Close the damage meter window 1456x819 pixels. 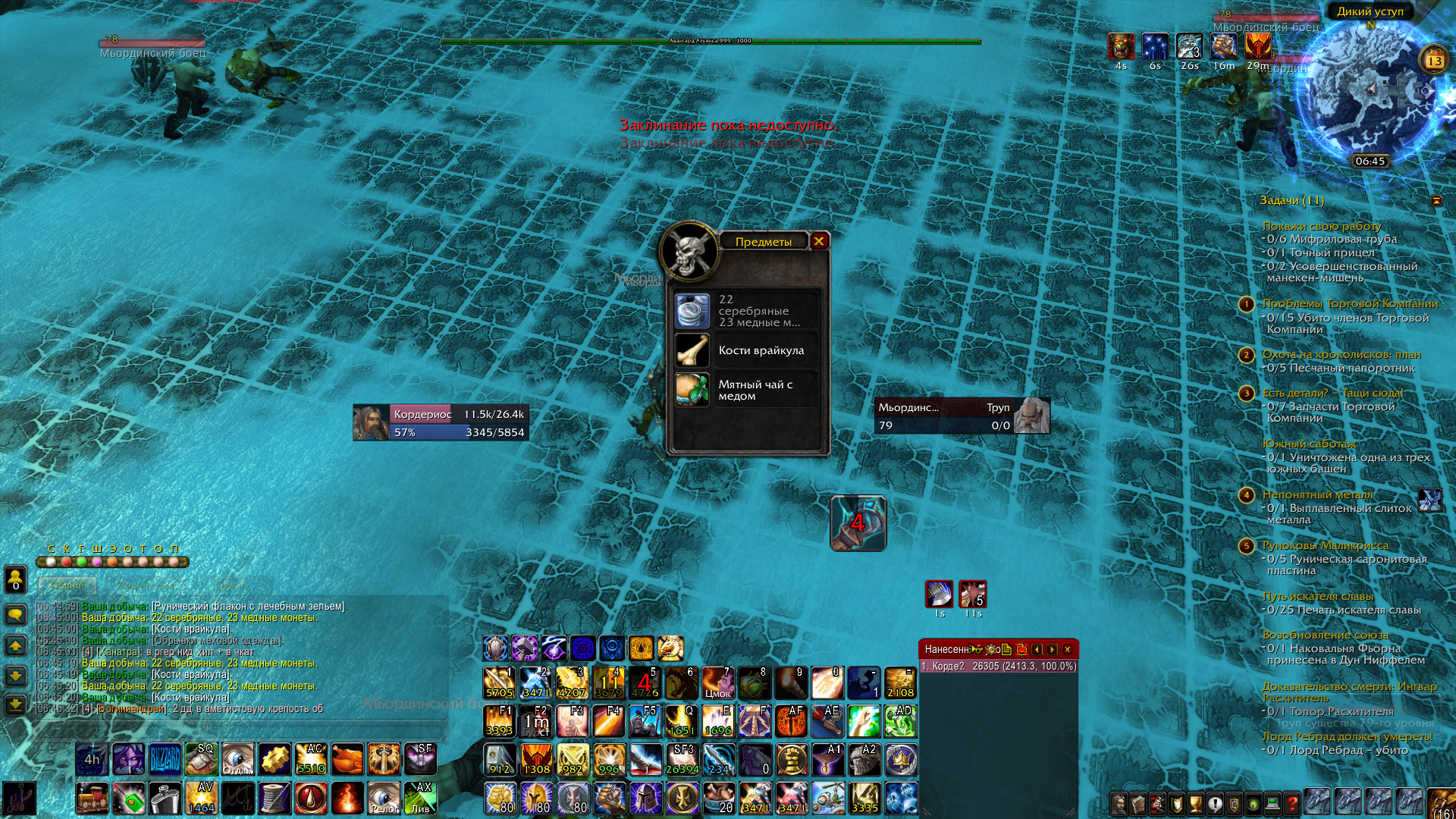(1067, 649)
